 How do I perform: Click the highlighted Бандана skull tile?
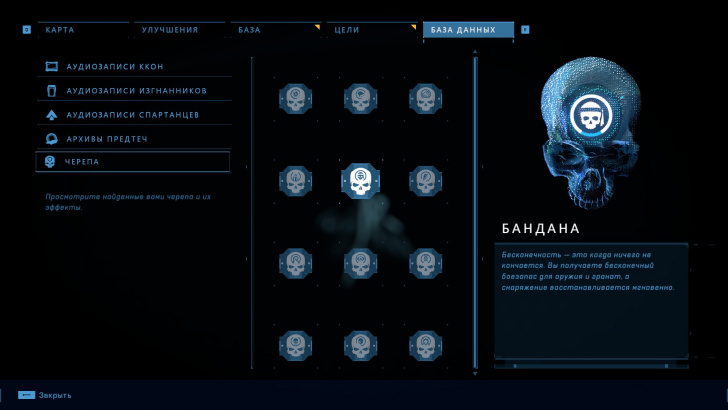pyautogui.click(x=360, y=181)
